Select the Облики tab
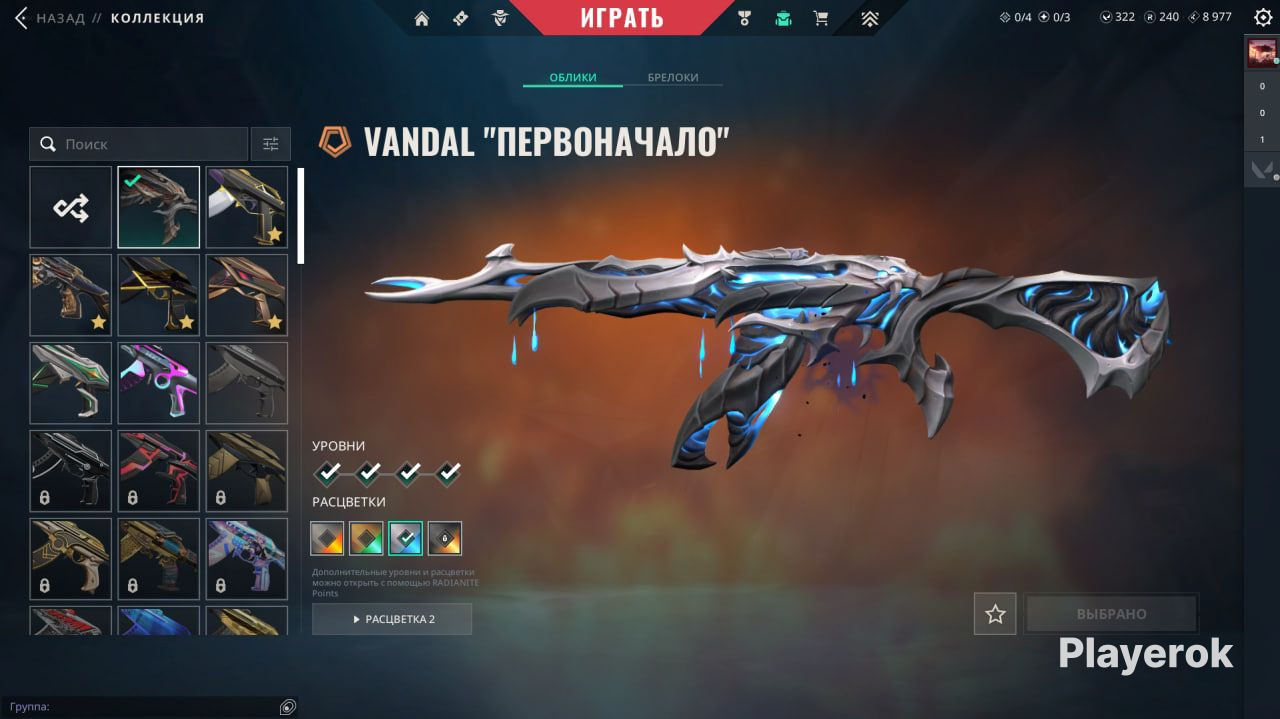This screenshot has width=1280, height=719. tap(573, 78)
